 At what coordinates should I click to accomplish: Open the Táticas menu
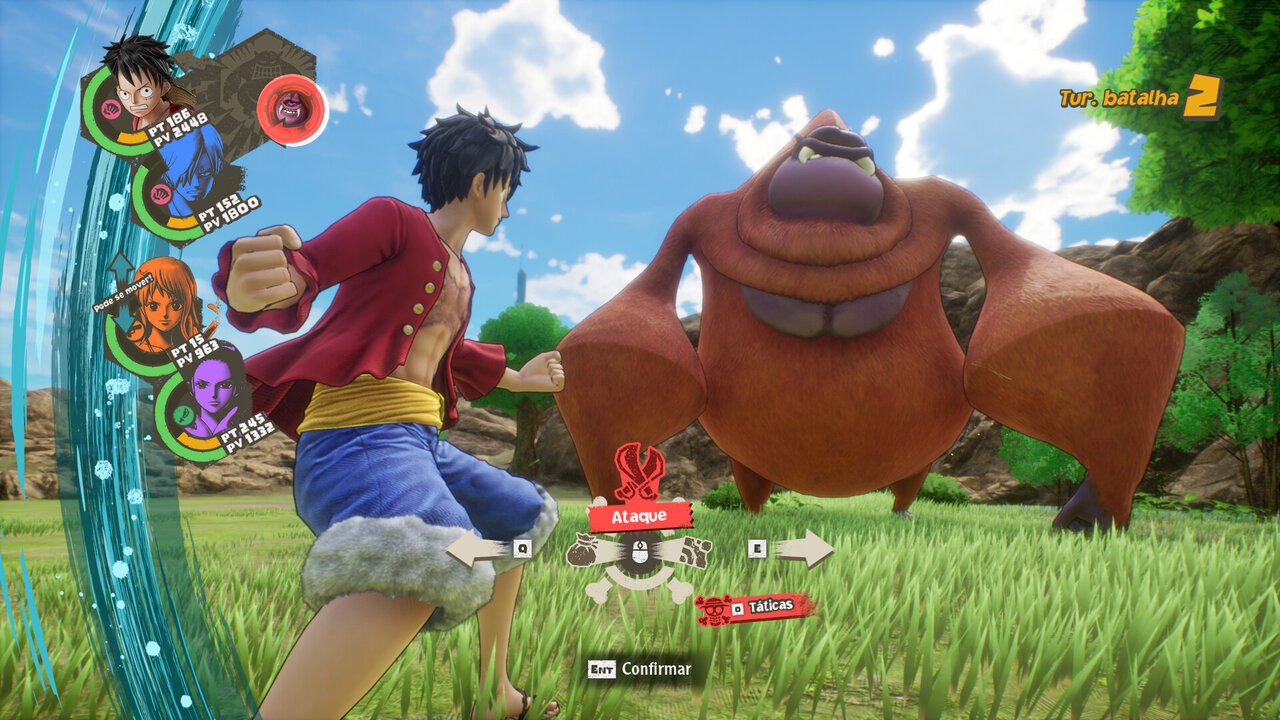(x=756, y=607)
